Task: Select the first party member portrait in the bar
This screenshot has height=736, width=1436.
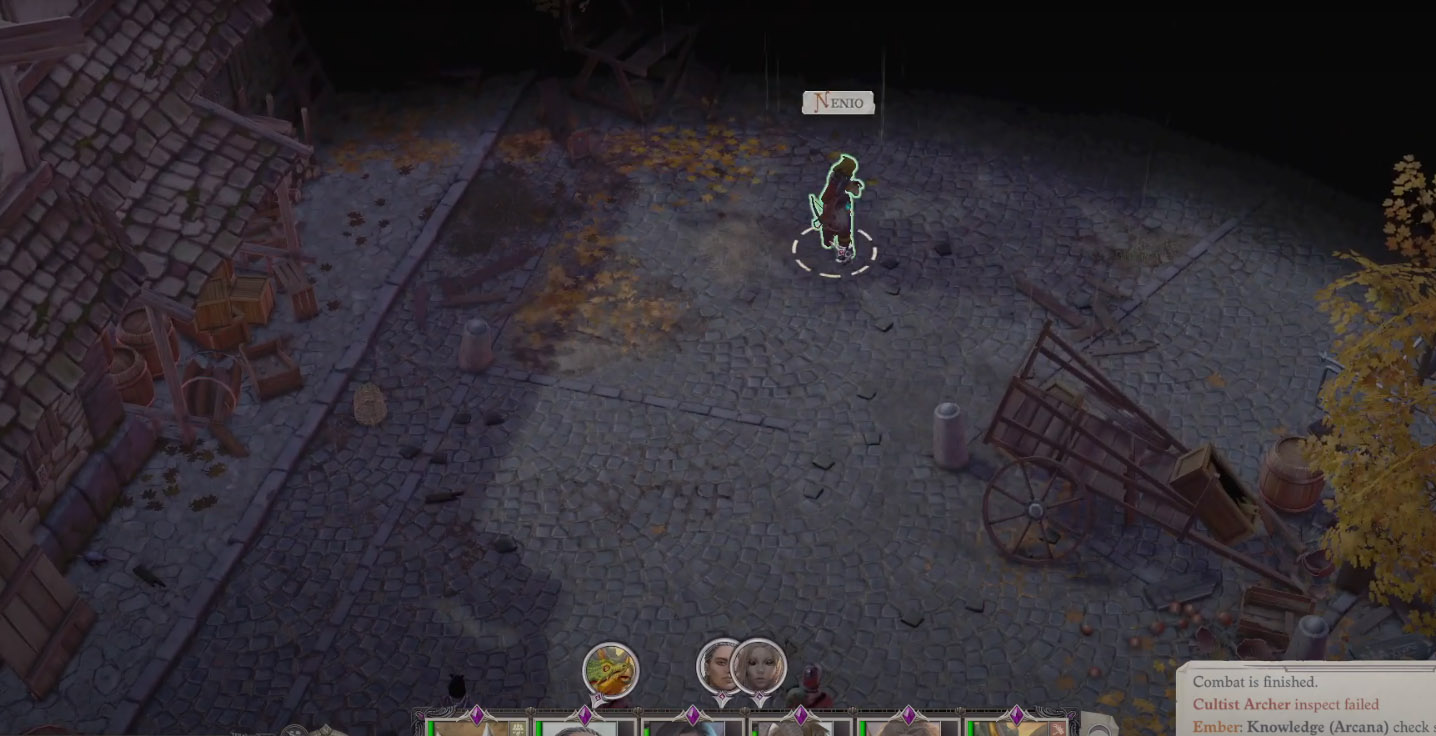Action: 470,730
